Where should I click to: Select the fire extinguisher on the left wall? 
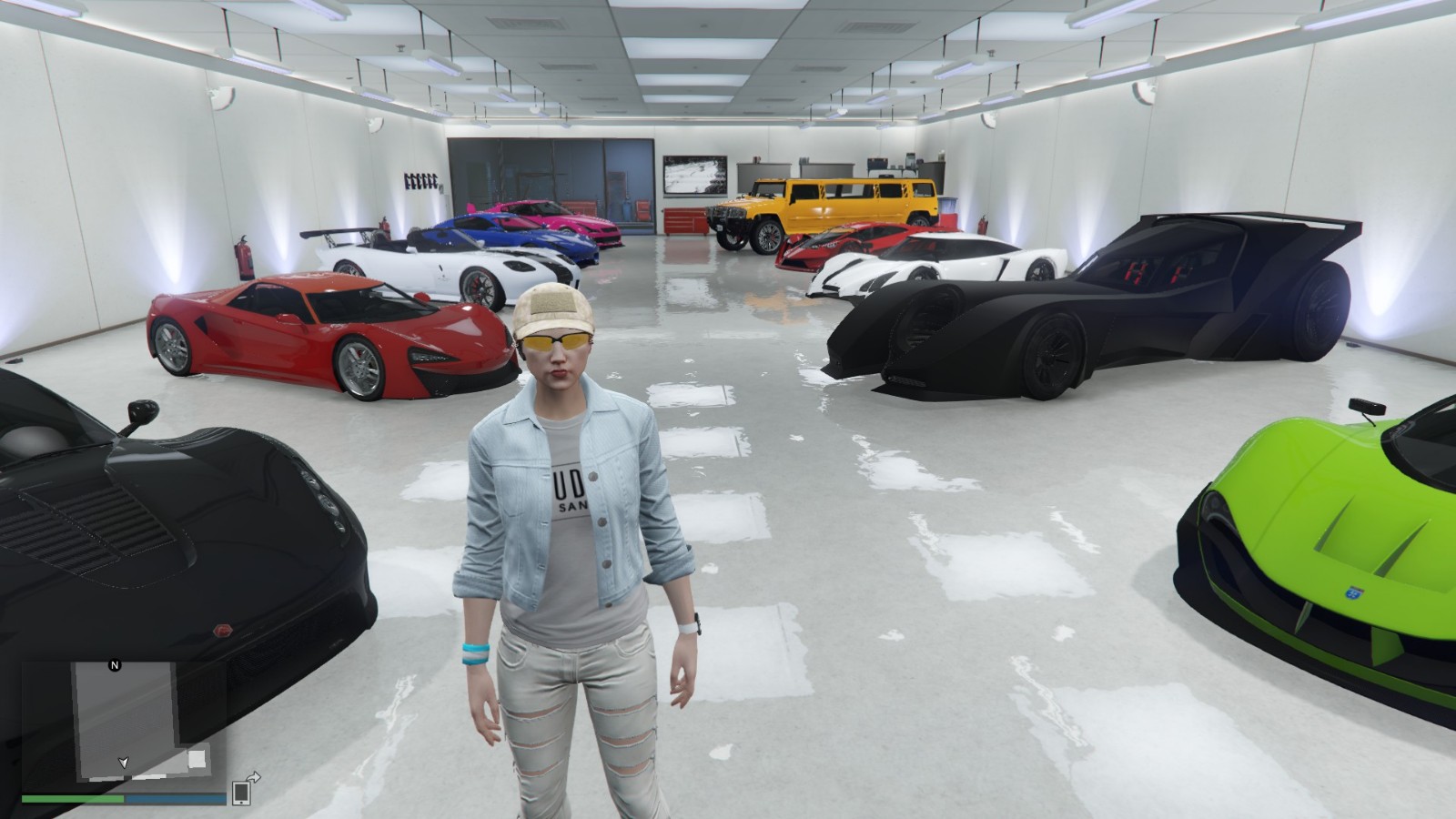click(246, 258)
